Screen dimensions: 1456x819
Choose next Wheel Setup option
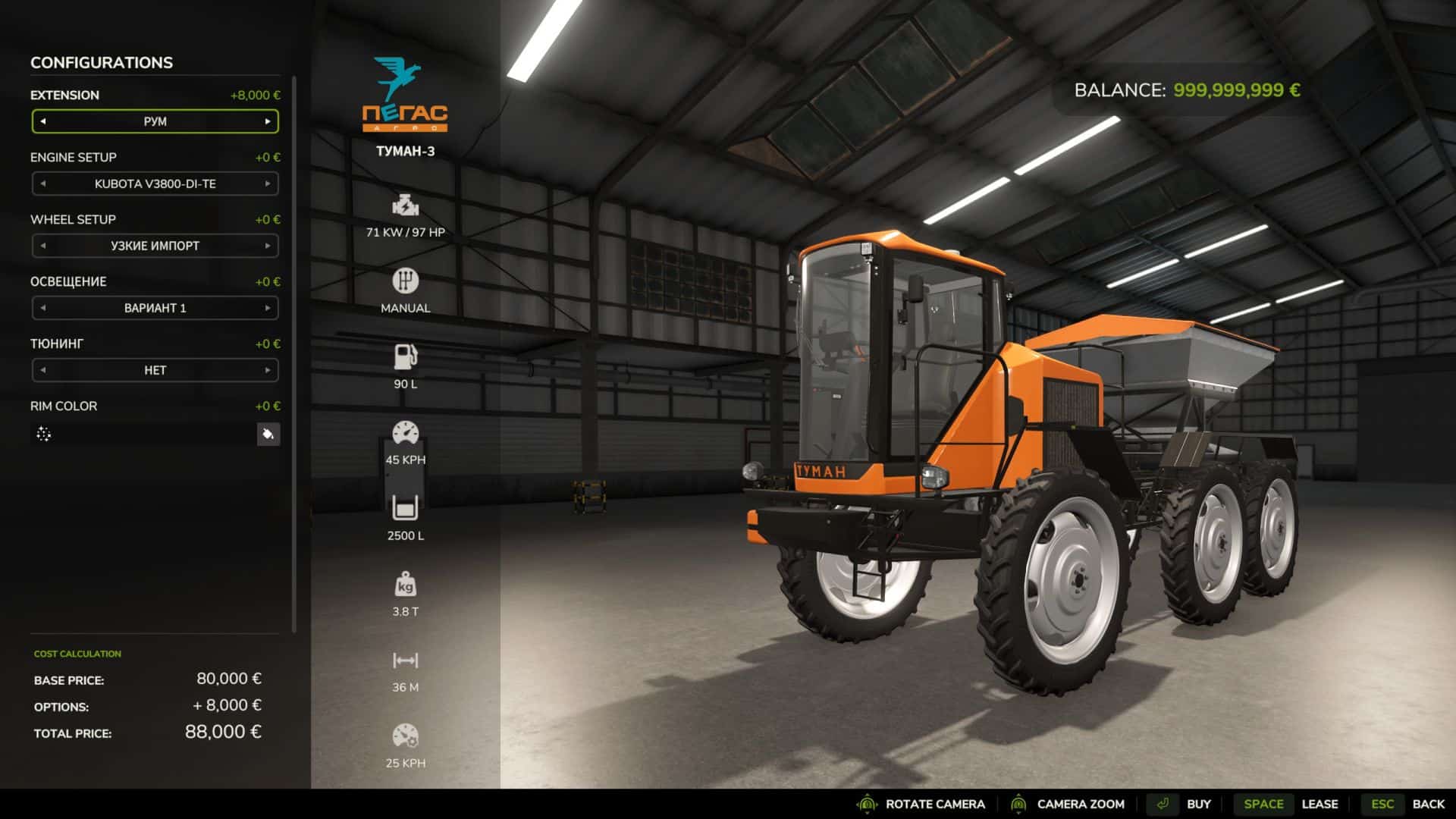[x=268, y=246]
